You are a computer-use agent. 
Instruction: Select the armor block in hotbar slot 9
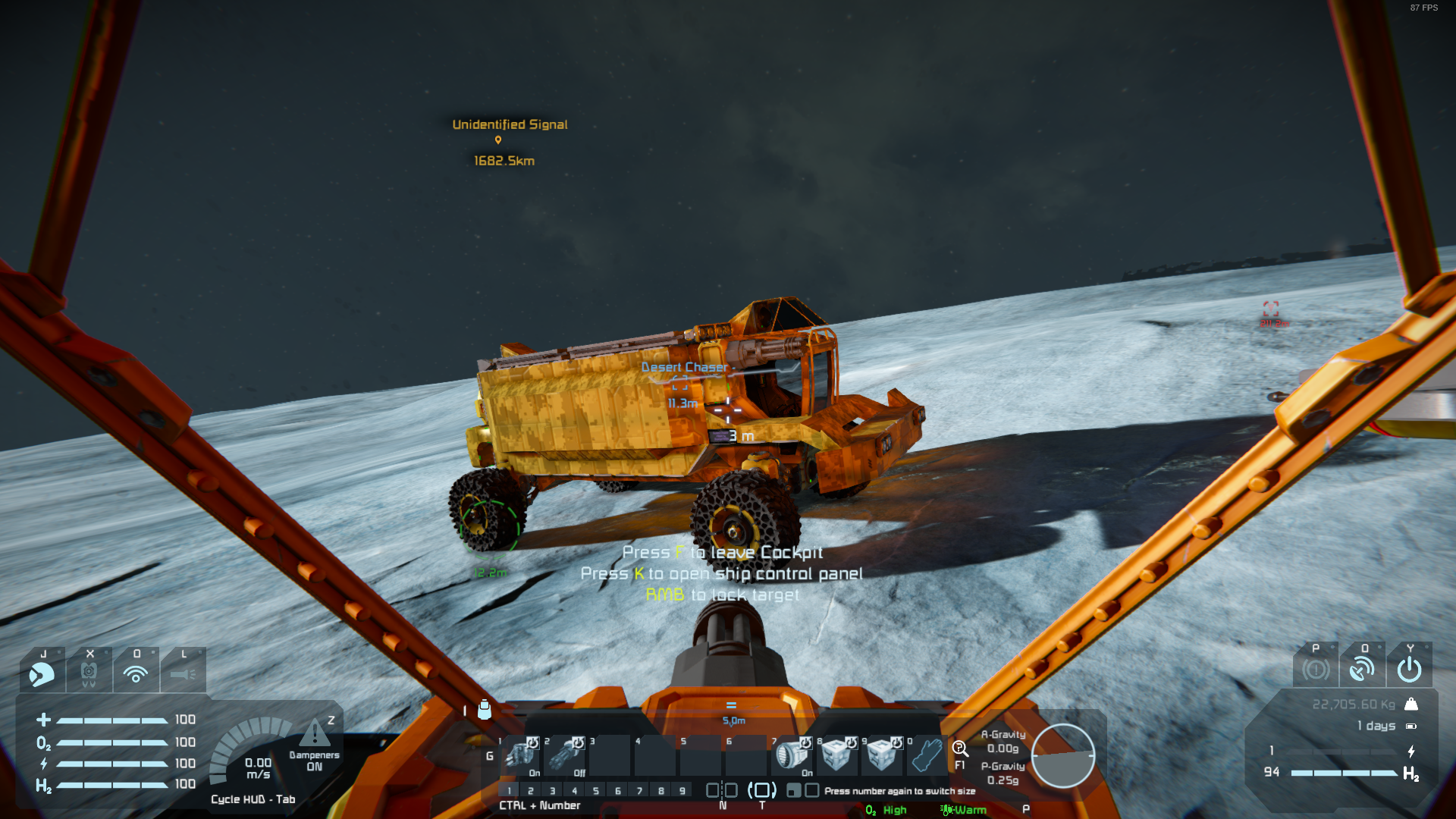tap(881, 755)
